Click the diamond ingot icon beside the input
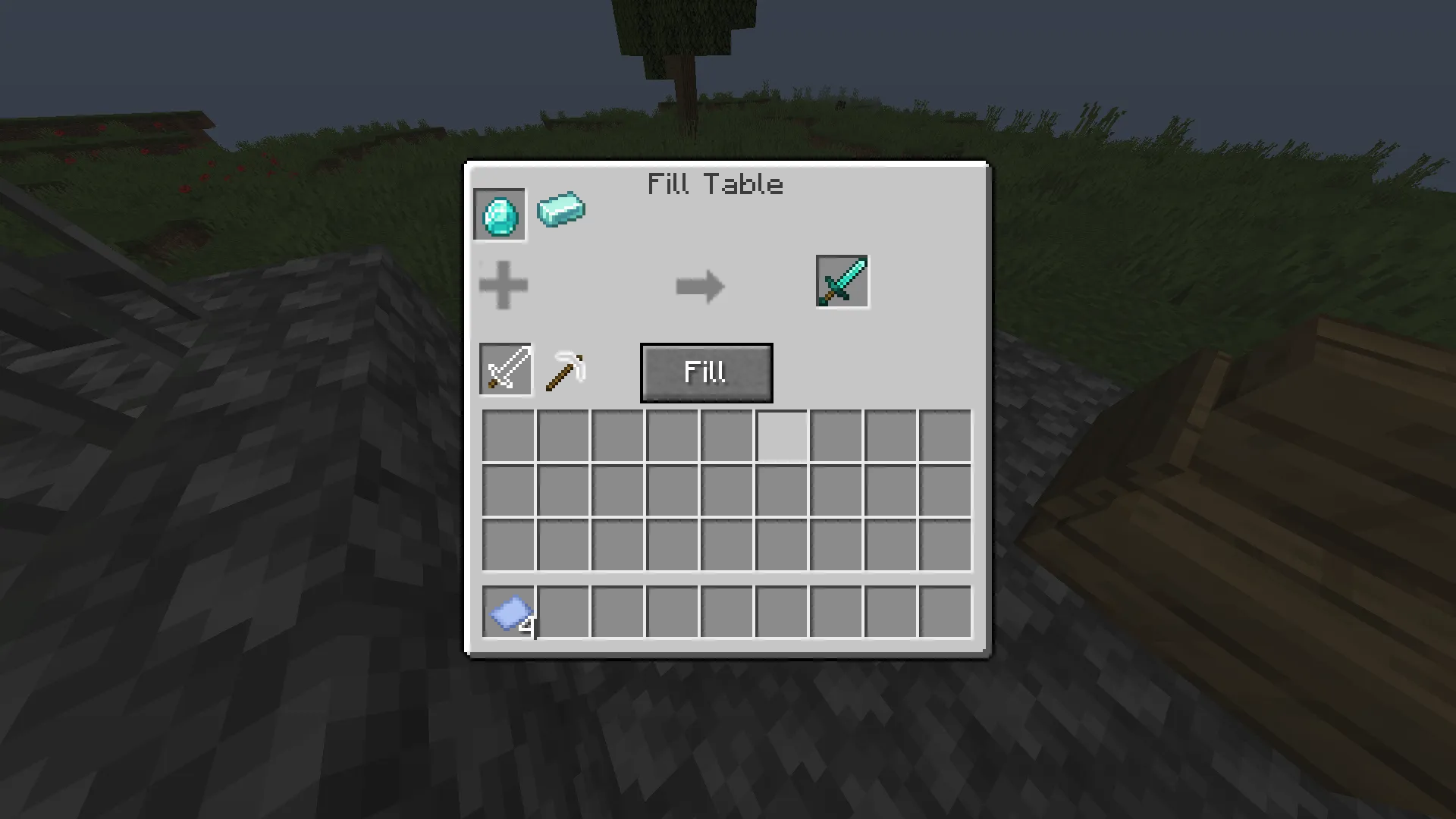Viewport: 1456px width, 819px height. (x=561, y=210)
